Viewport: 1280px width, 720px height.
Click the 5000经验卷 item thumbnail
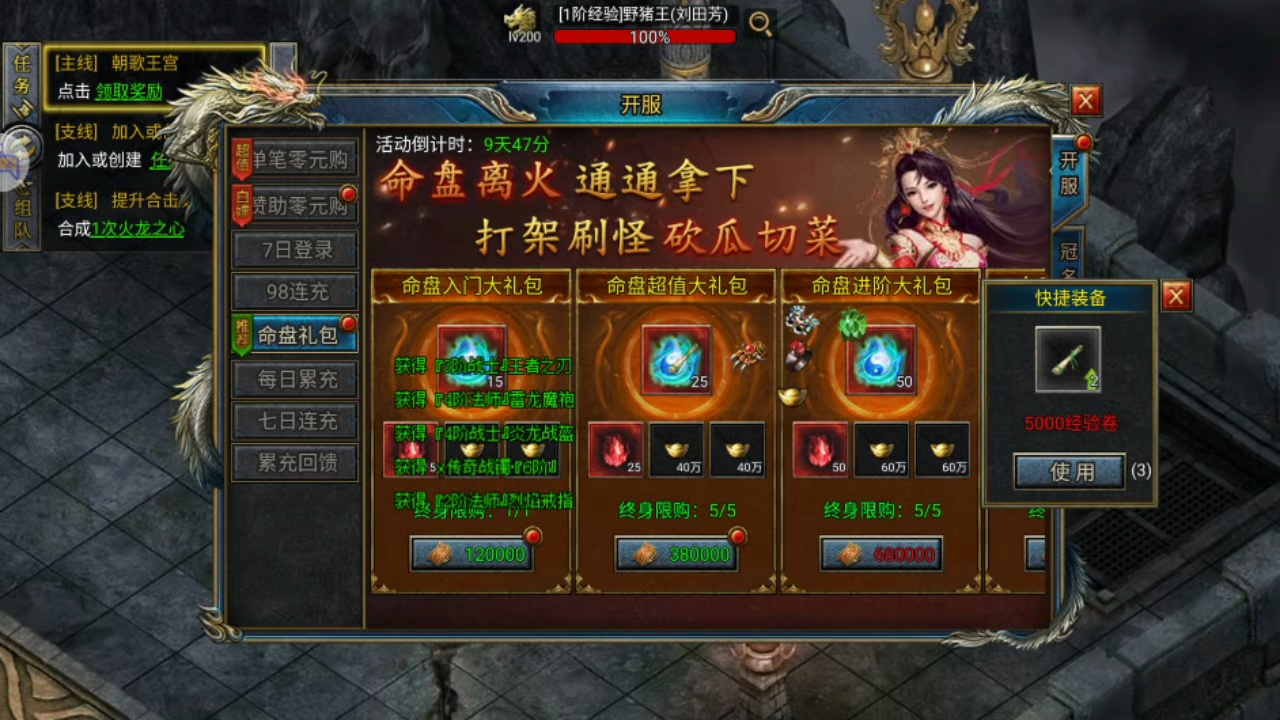(x=1068, y=360)
